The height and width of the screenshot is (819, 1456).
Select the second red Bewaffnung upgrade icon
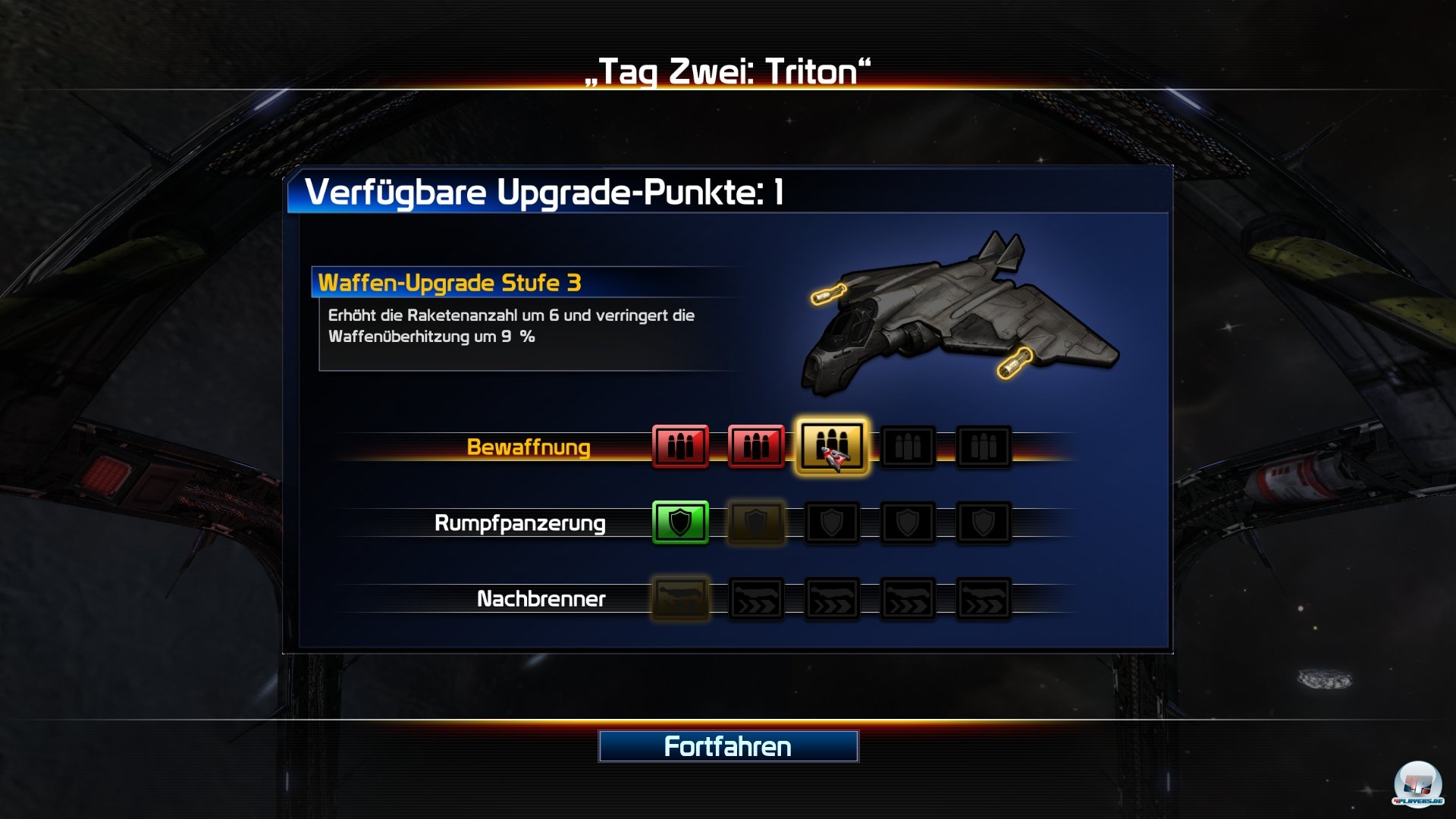(755, 447)
